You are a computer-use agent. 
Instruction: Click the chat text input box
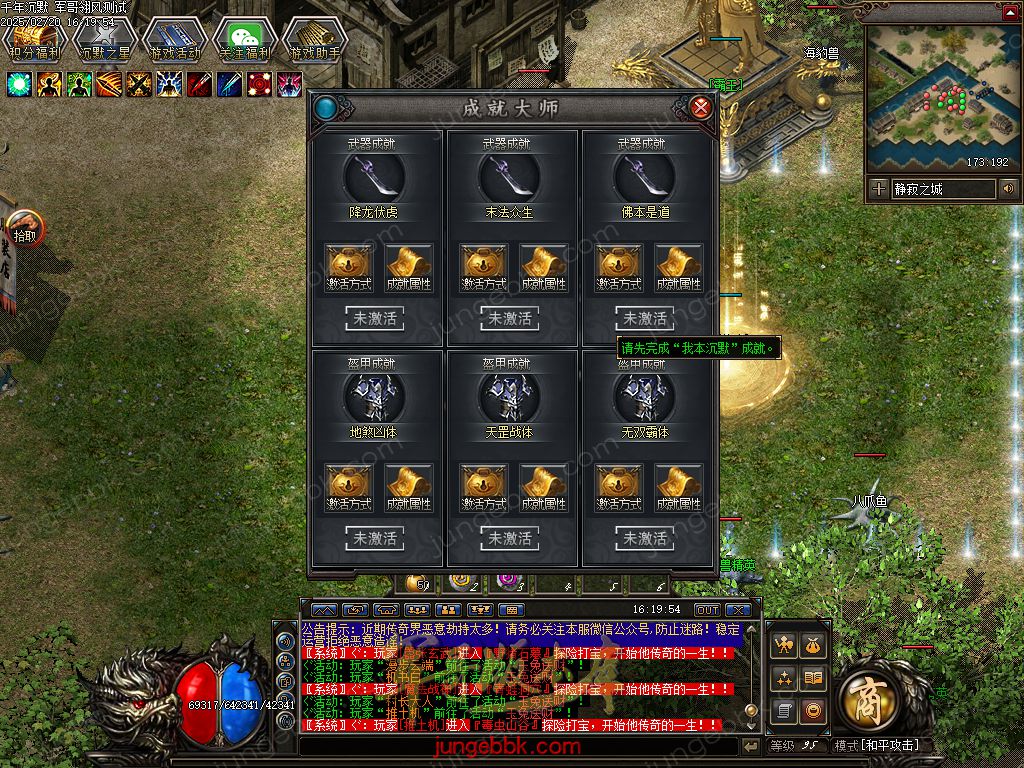click(520, 746)
